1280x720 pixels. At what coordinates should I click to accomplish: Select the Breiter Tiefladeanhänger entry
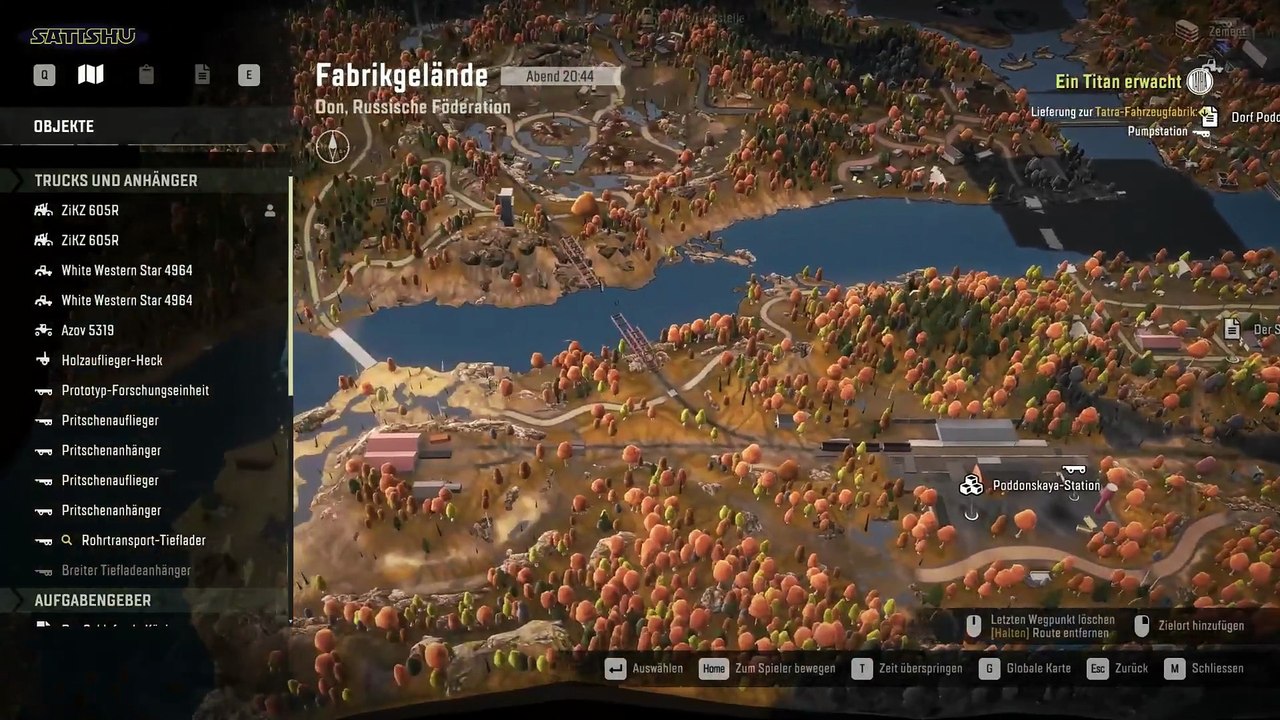point(126,571)
